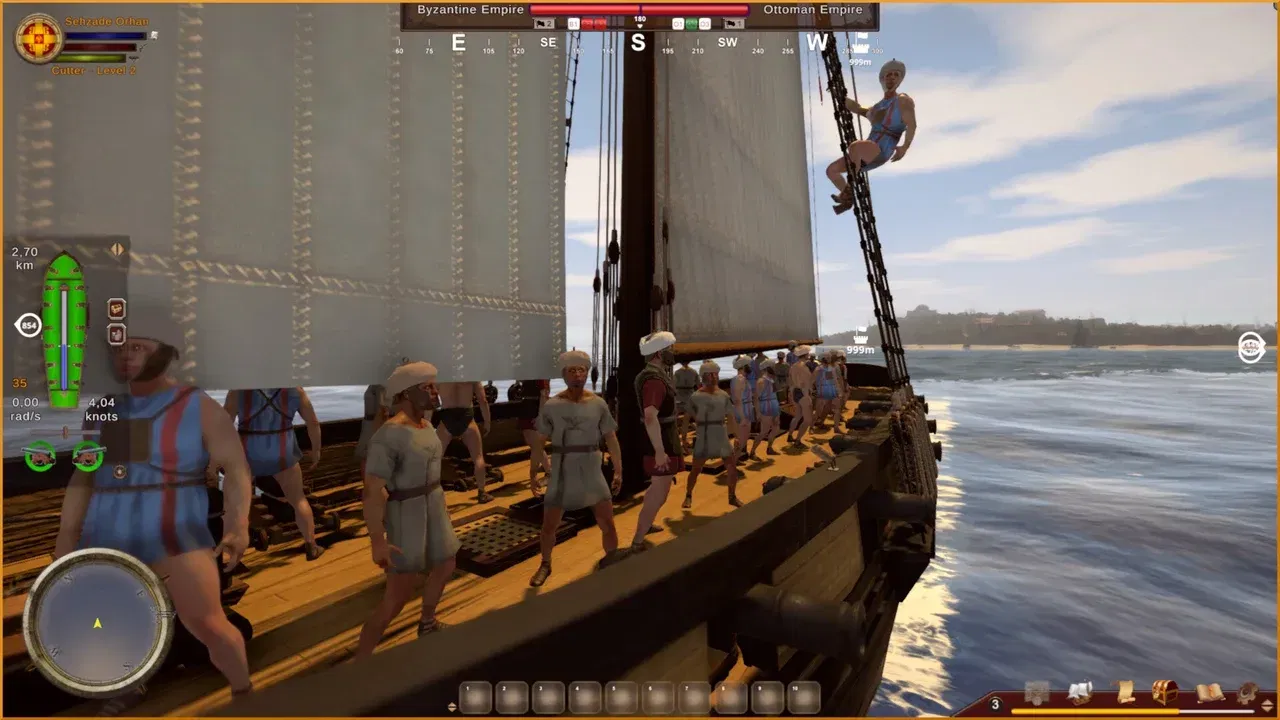
Task: Click the 854 crew count badge
Action: 29,325
